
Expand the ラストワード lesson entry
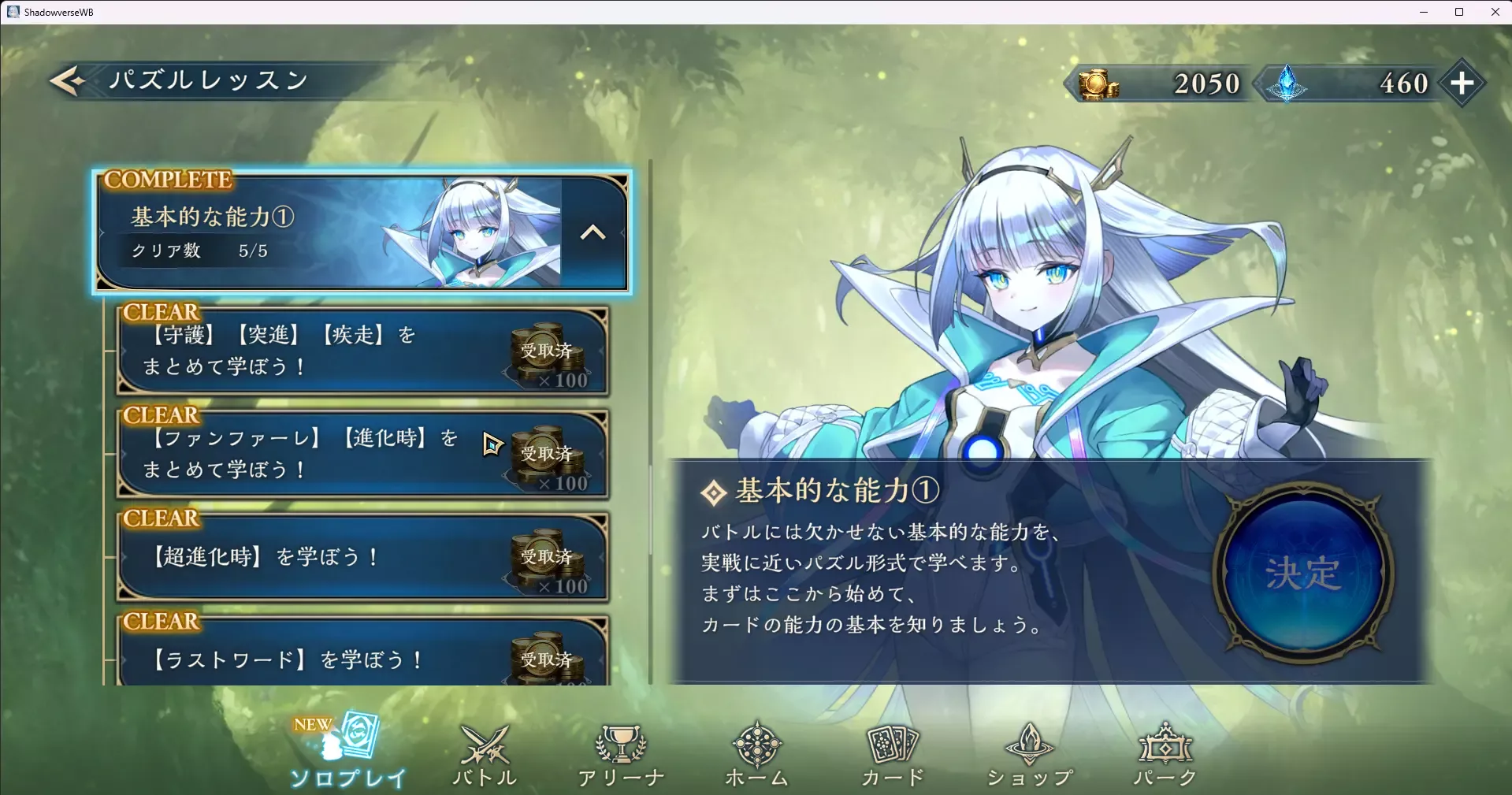315,659
